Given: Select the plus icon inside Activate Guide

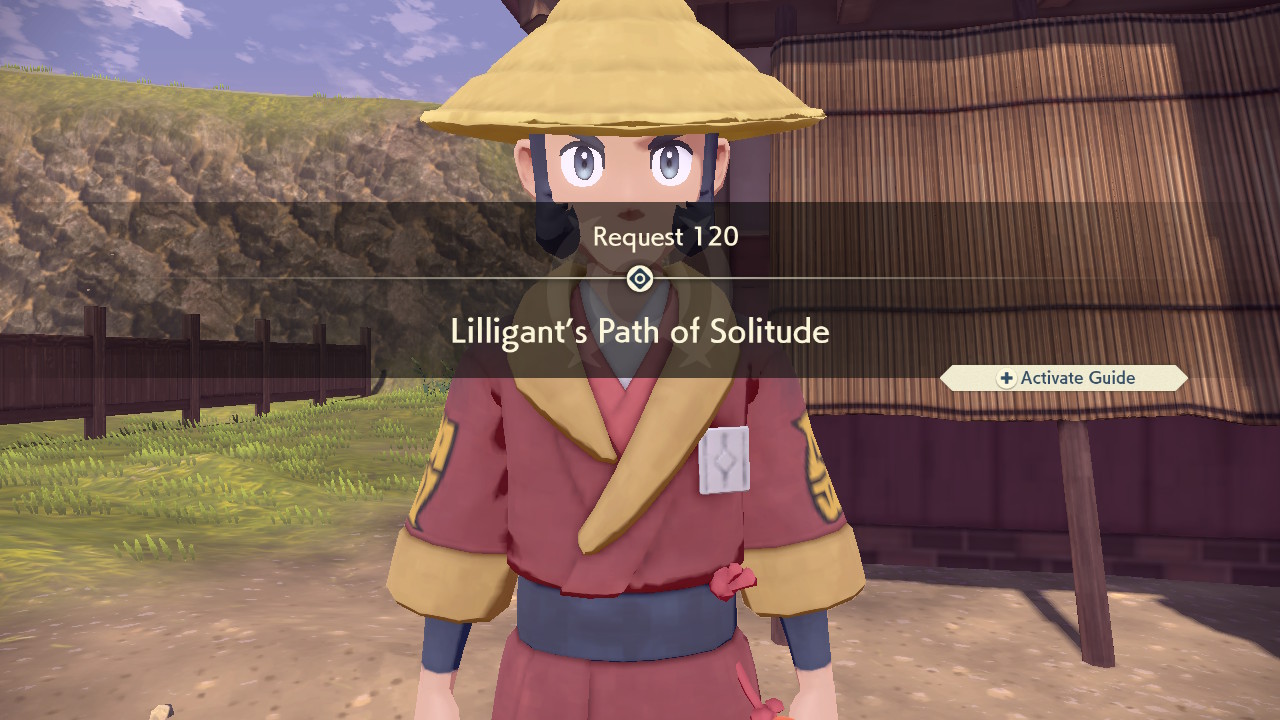Looking at the screenshot, I should pyautogui.click(x=1005, y=378).
